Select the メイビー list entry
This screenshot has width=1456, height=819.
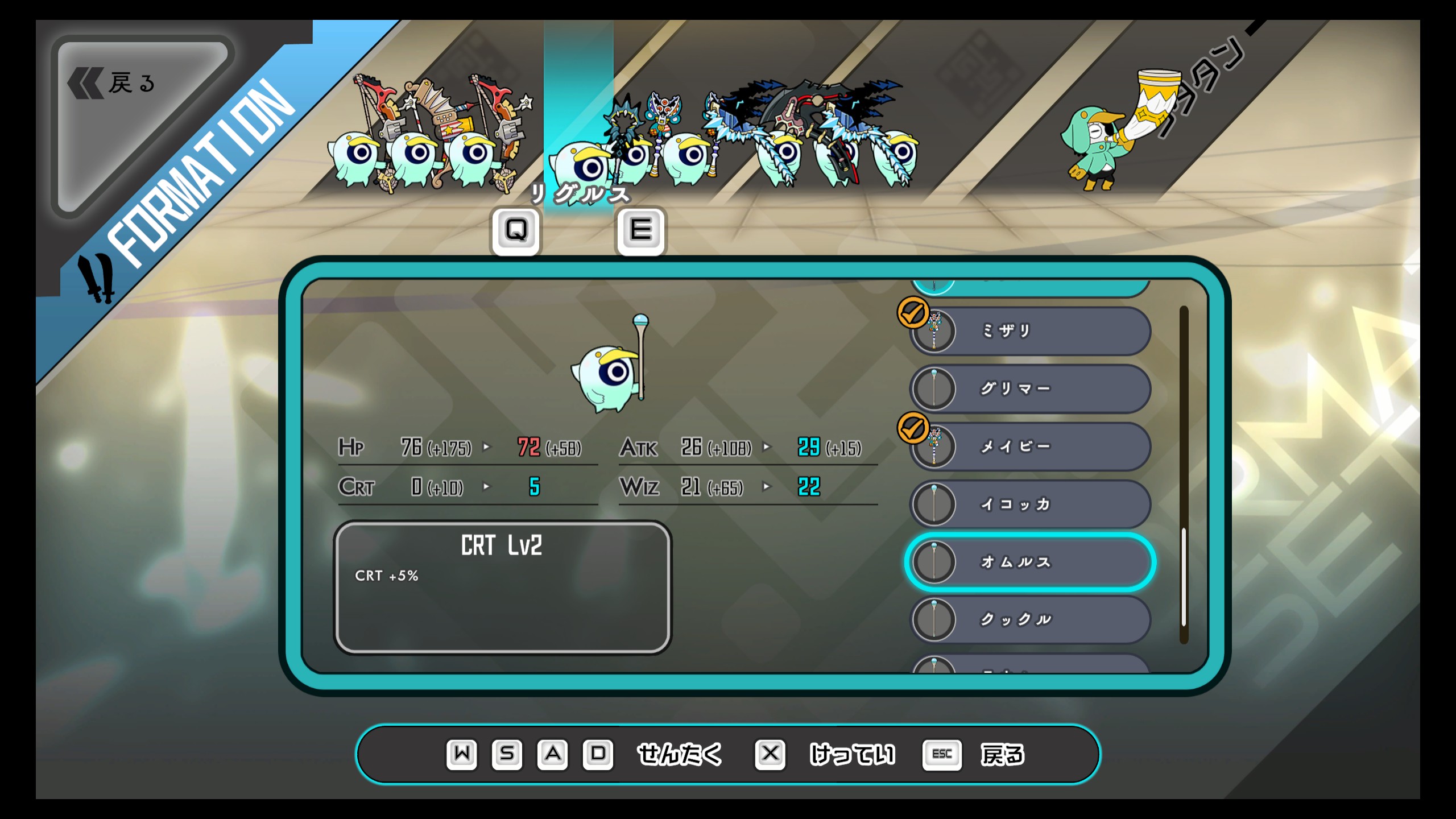(1031, 446)
